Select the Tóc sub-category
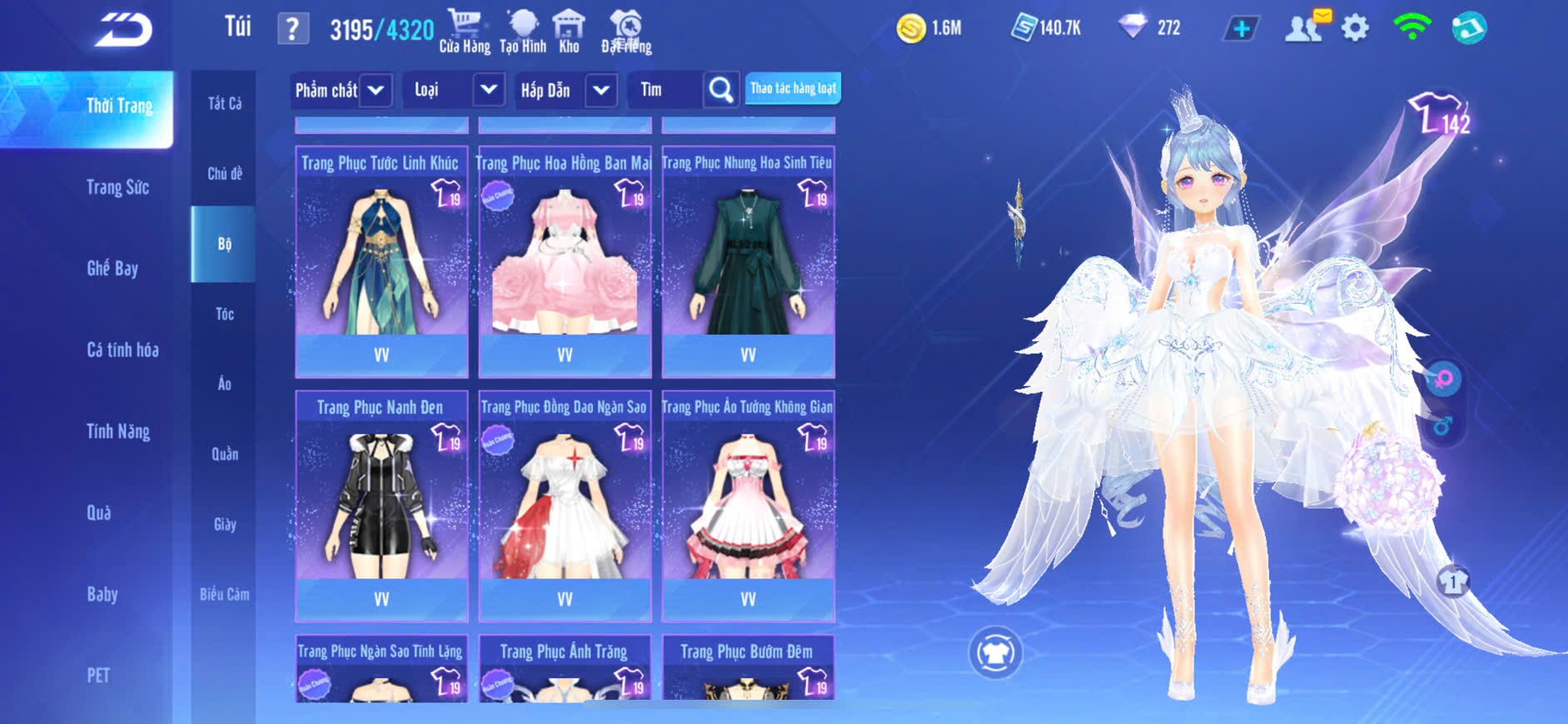 tap(224, 314)
